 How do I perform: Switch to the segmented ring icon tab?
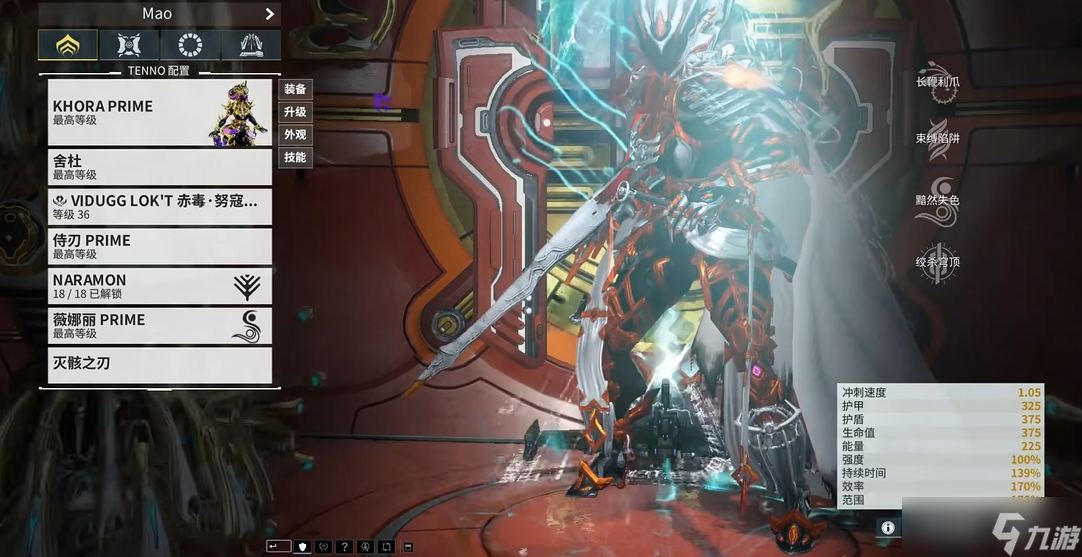[x=190, y=45]
